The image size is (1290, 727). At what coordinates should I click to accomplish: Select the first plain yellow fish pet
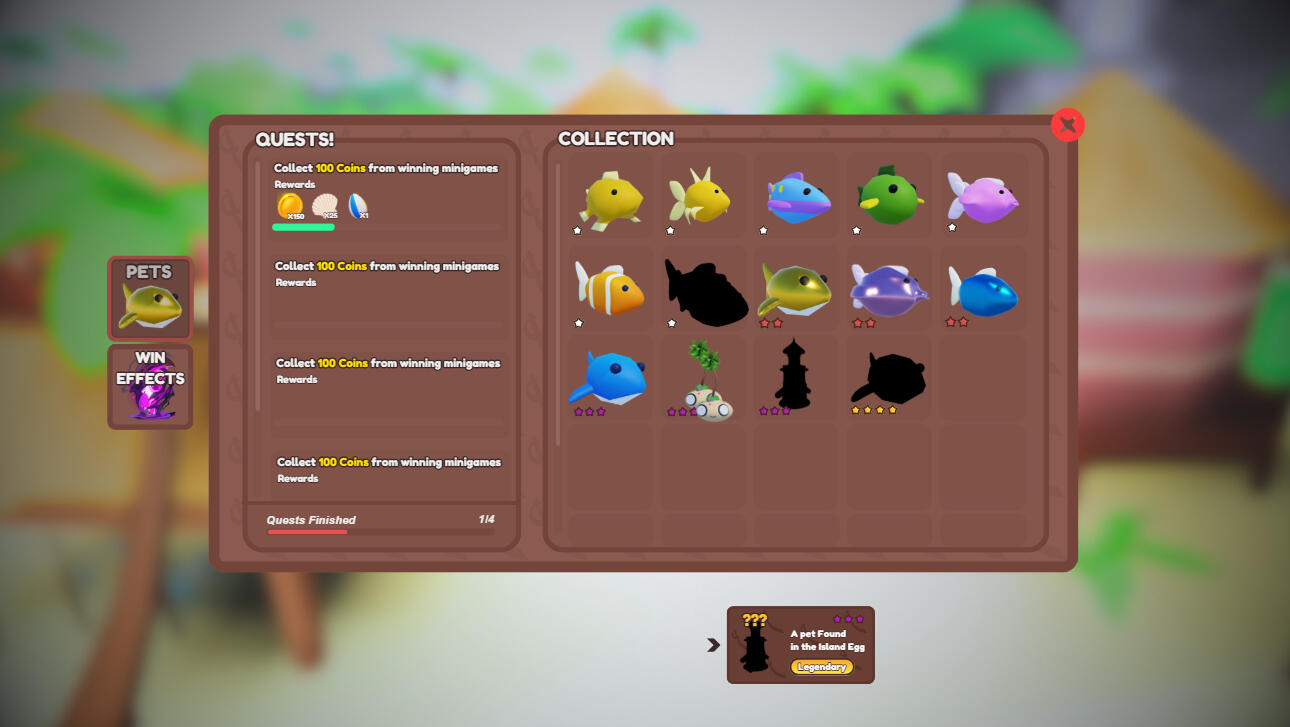(x=609, y=196)
